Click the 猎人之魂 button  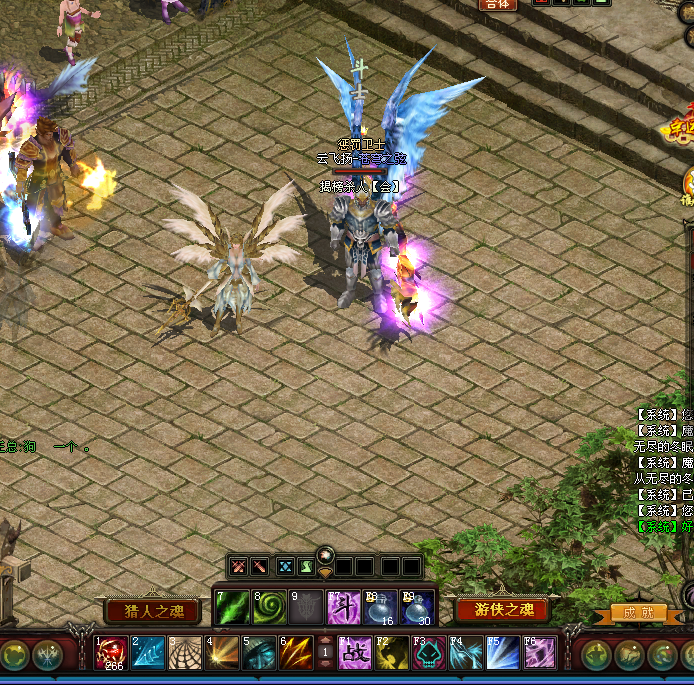pos(146,611)
